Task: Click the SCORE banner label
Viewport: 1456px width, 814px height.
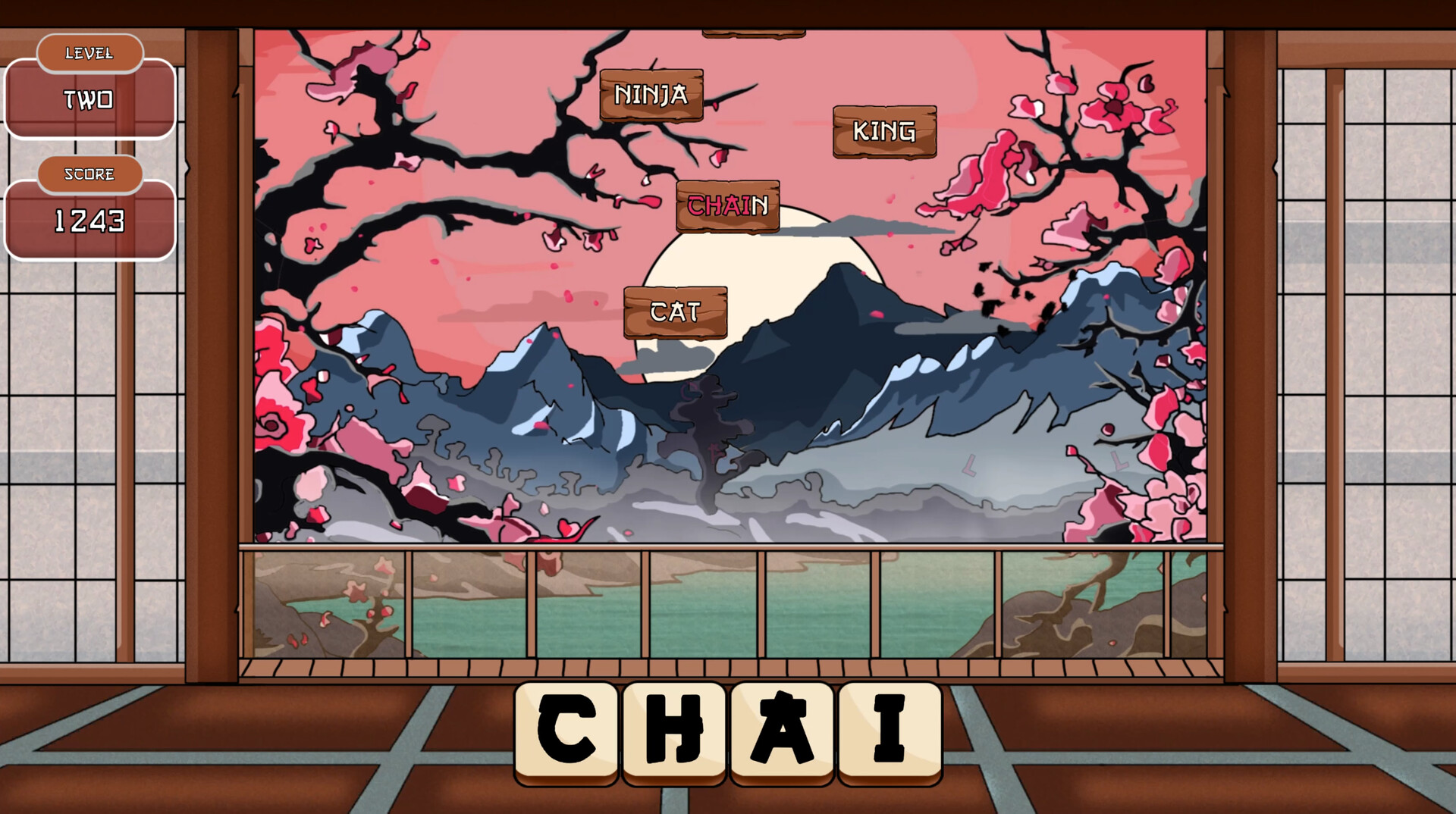Action: (89, 174)
